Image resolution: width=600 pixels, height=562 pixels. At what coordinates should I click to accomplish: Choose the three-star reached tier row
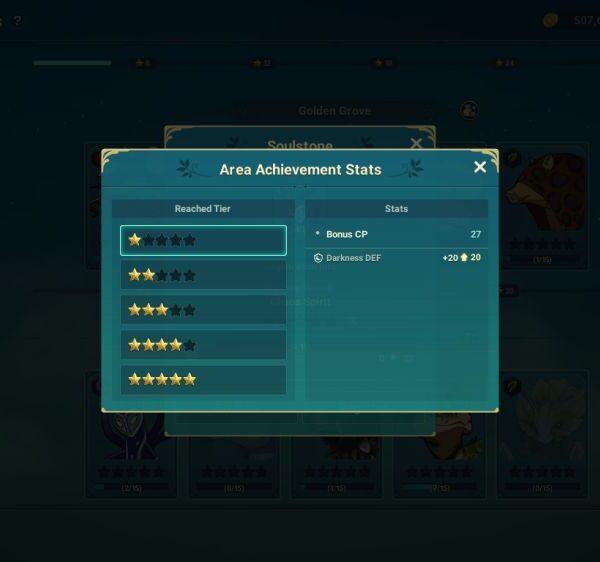point(203,310)
